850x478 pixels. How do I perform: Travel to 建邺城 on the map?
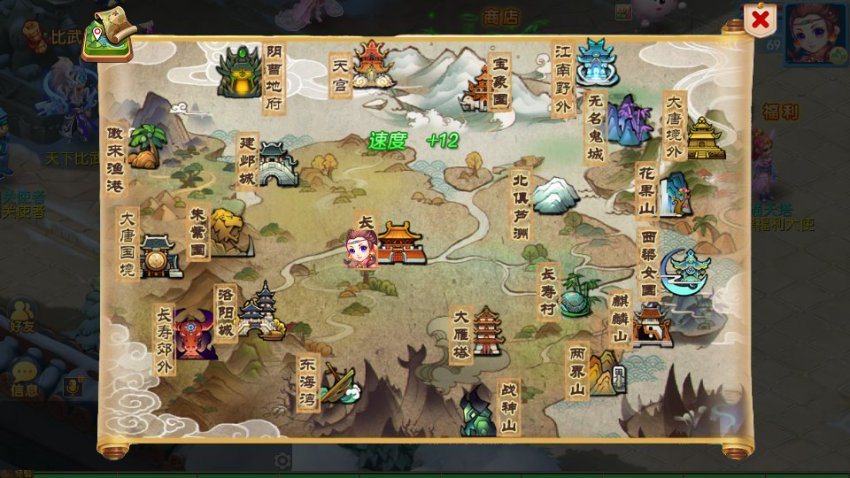(276, 164)
